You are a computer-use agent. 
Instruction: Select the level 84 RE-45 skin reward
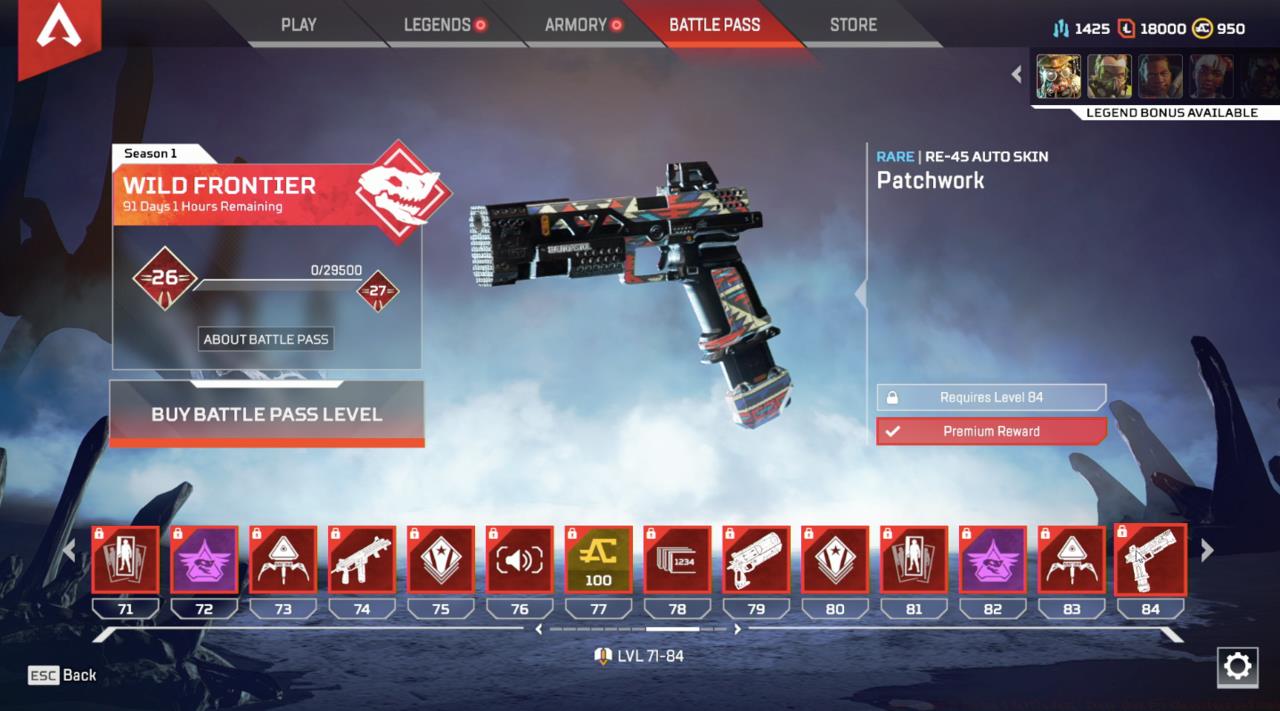click(x=1150, y=560)
